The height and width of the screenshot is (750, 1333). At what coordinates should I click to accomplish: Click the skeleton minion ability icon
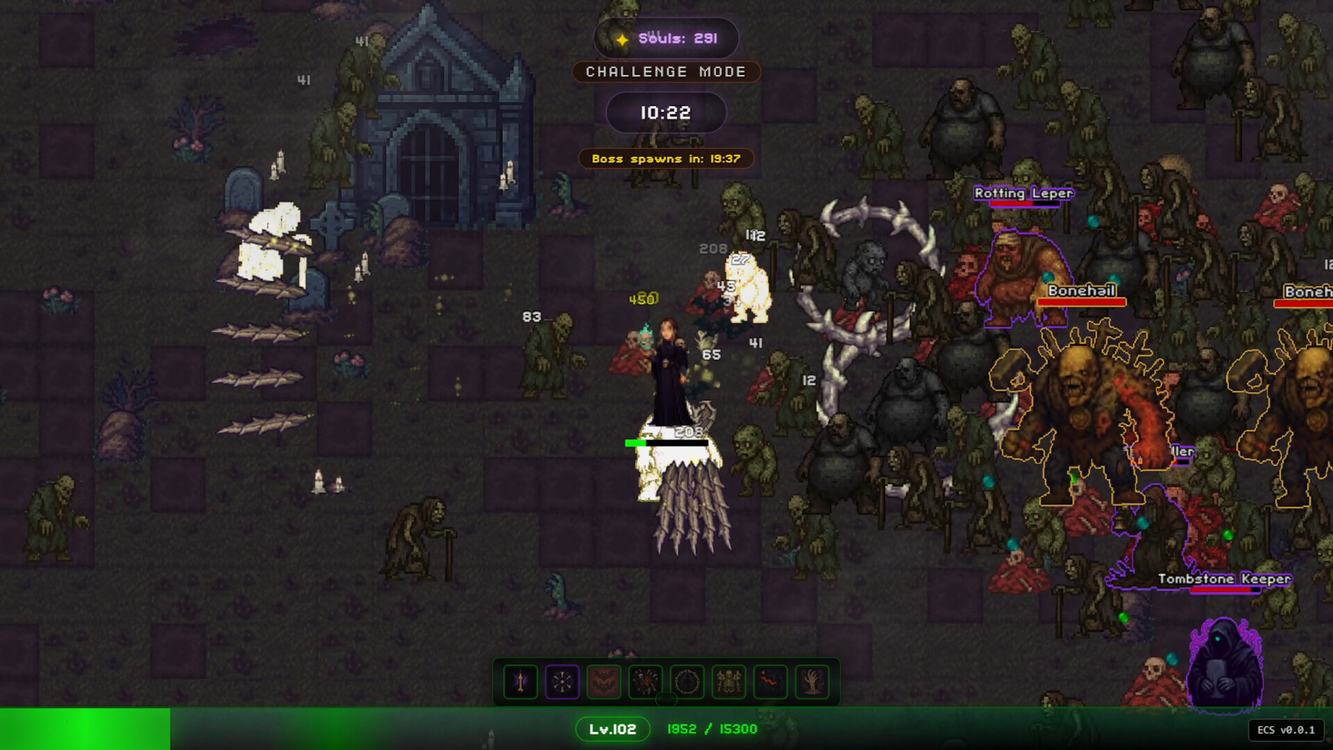point(727,681)
